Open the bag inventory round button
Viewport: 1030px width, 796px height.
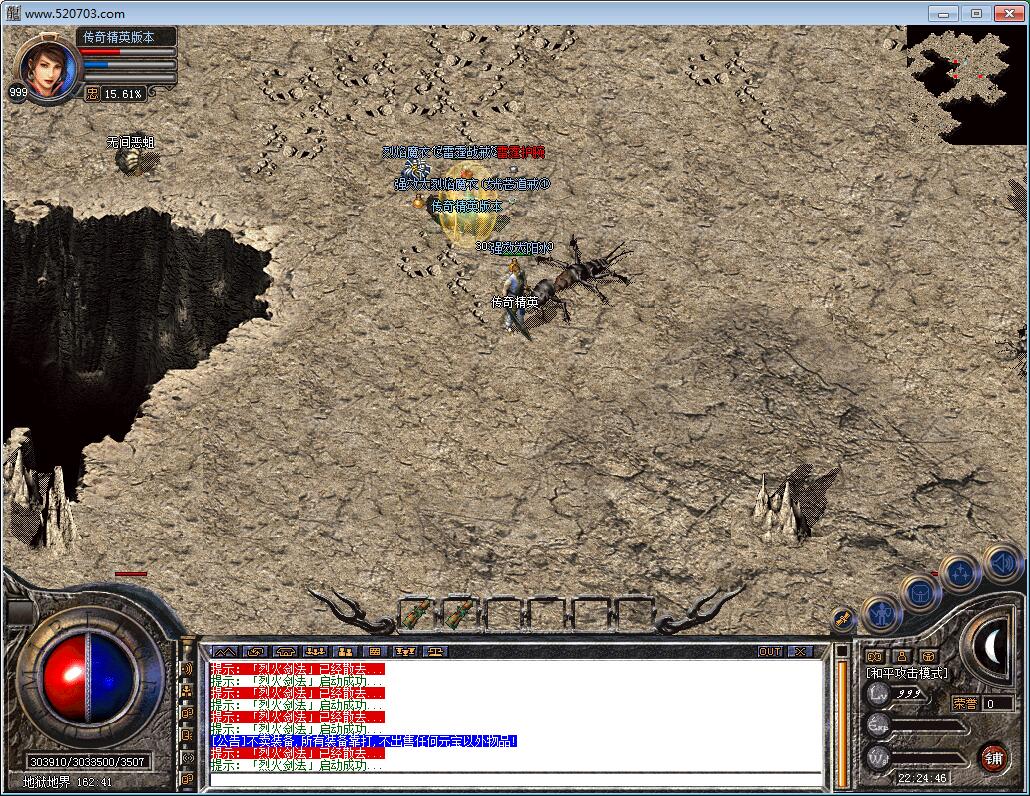pyautogui.click(x=920, y=590)
